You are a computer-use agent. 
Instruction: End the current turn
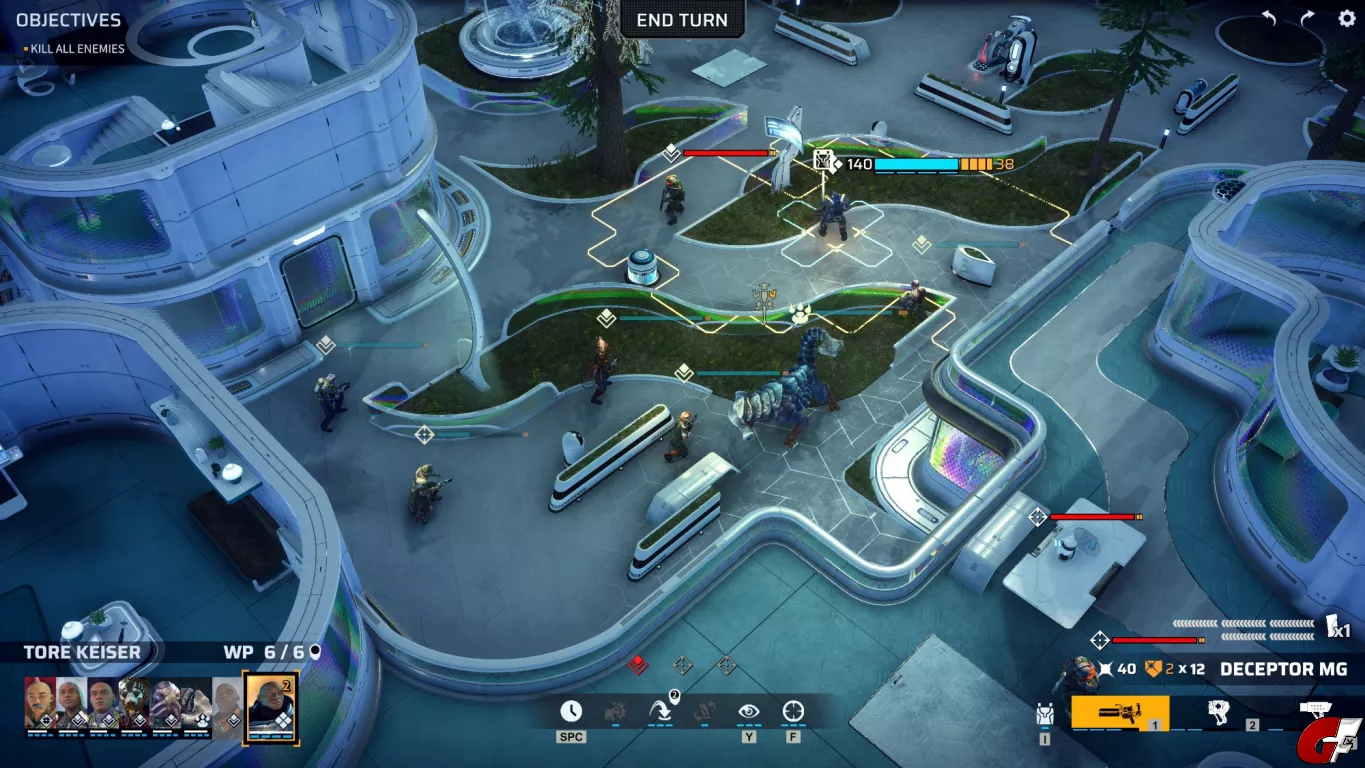tap(682, 20)
